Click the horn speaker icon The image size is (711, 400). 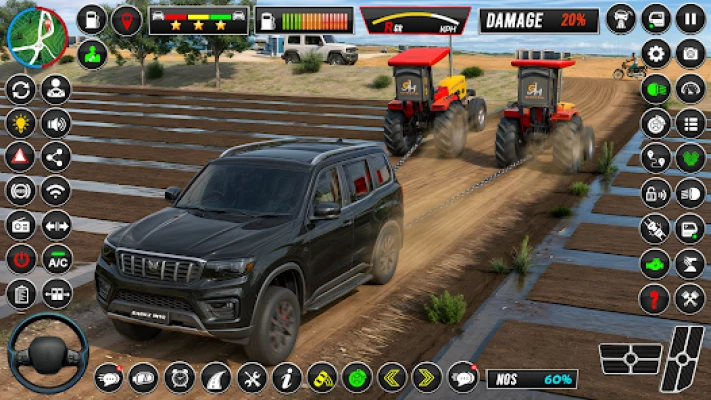[x=56, y=123]
